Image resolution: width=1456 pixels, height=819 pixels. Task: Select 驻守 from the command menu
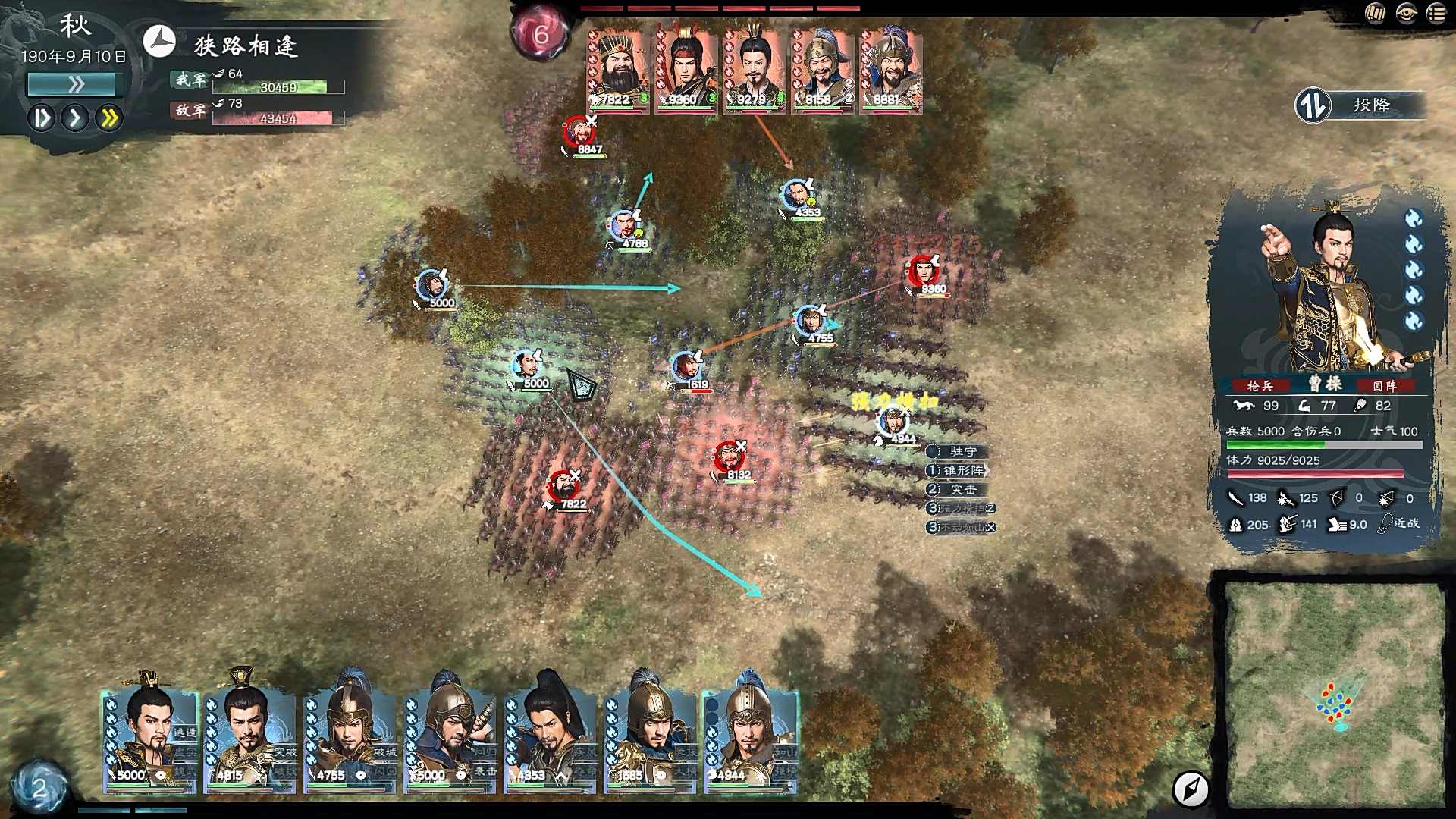pos(959,450)
